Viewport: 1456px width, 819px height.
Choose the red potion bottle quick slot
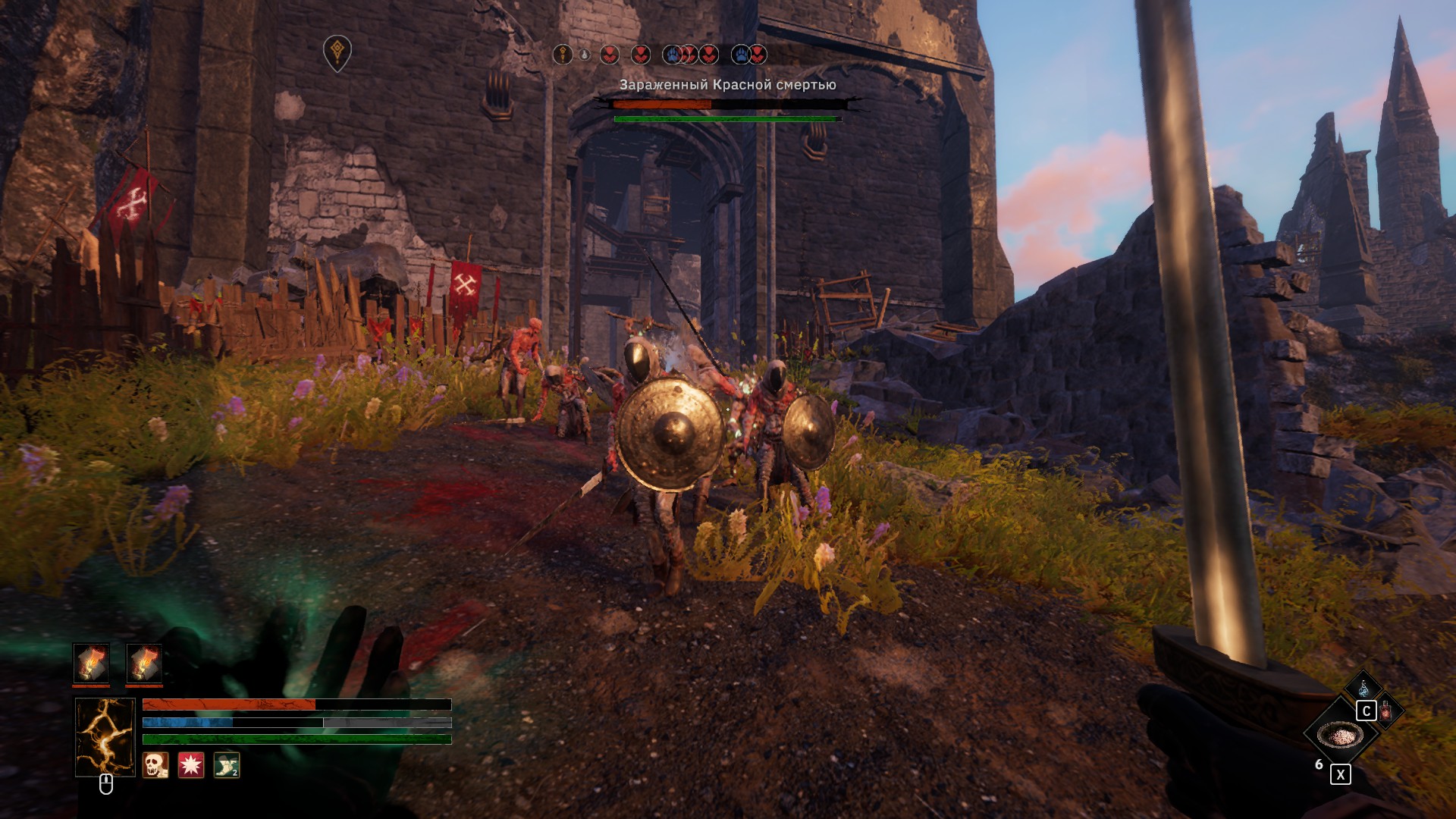(1387, 711)
